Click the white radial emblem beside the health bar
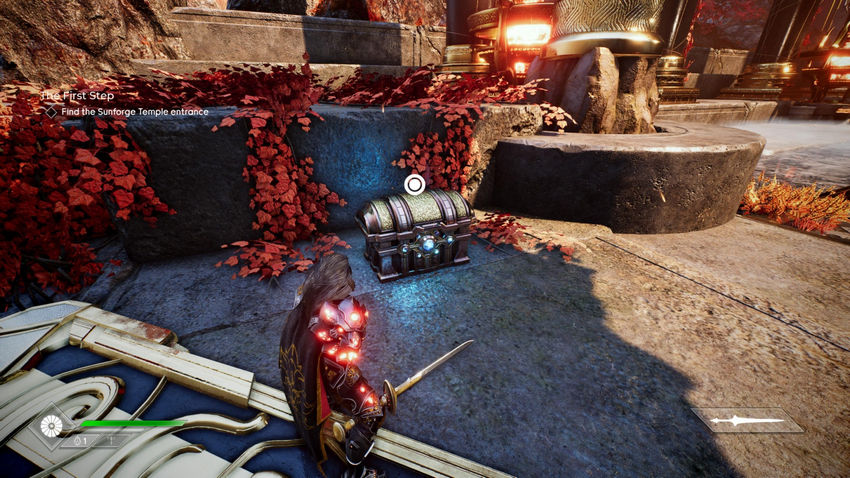The image size is (850, 478). [52, 427]
